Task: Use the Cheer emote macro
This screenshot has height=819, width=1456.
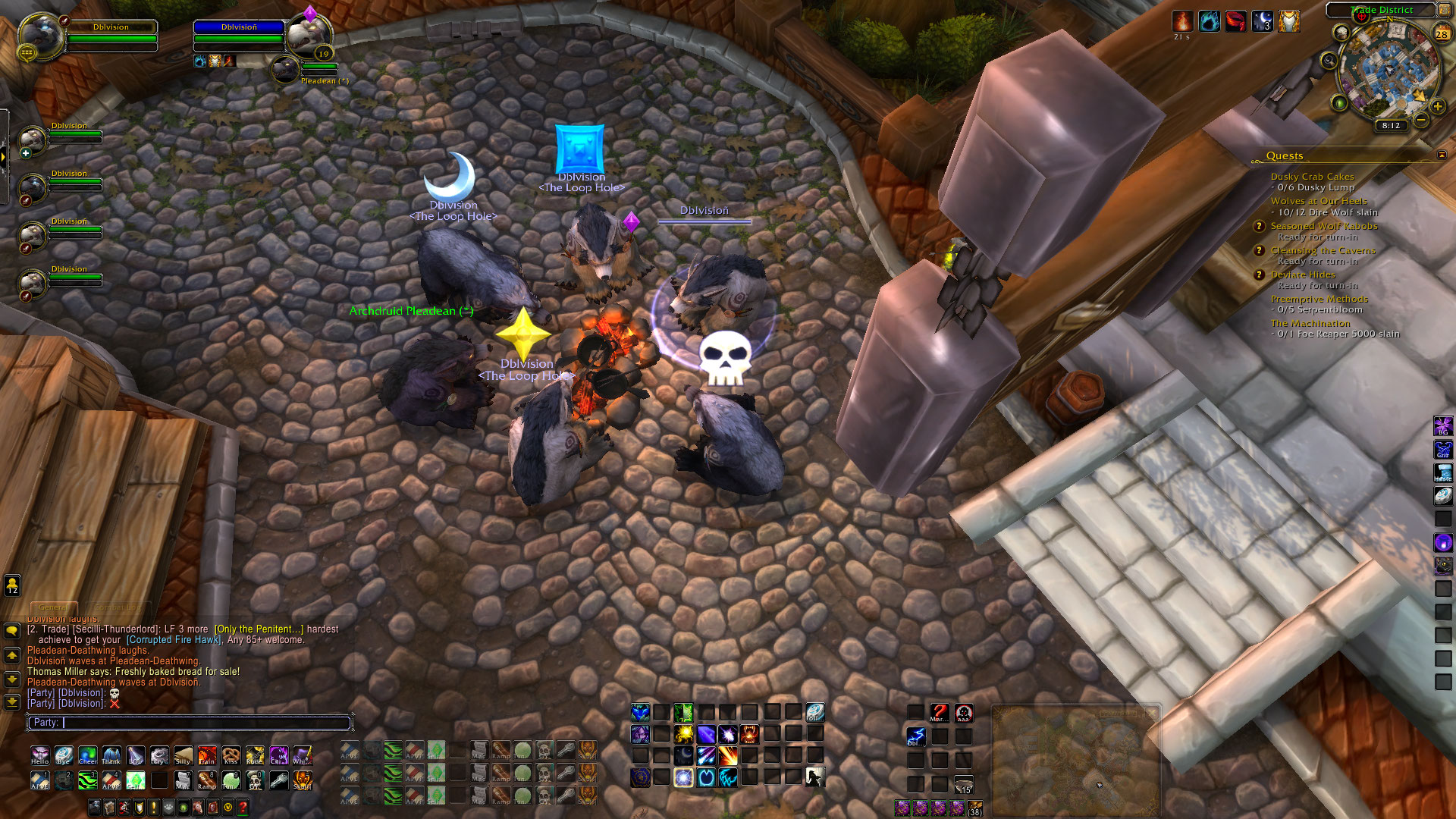Action: point(88,755)
